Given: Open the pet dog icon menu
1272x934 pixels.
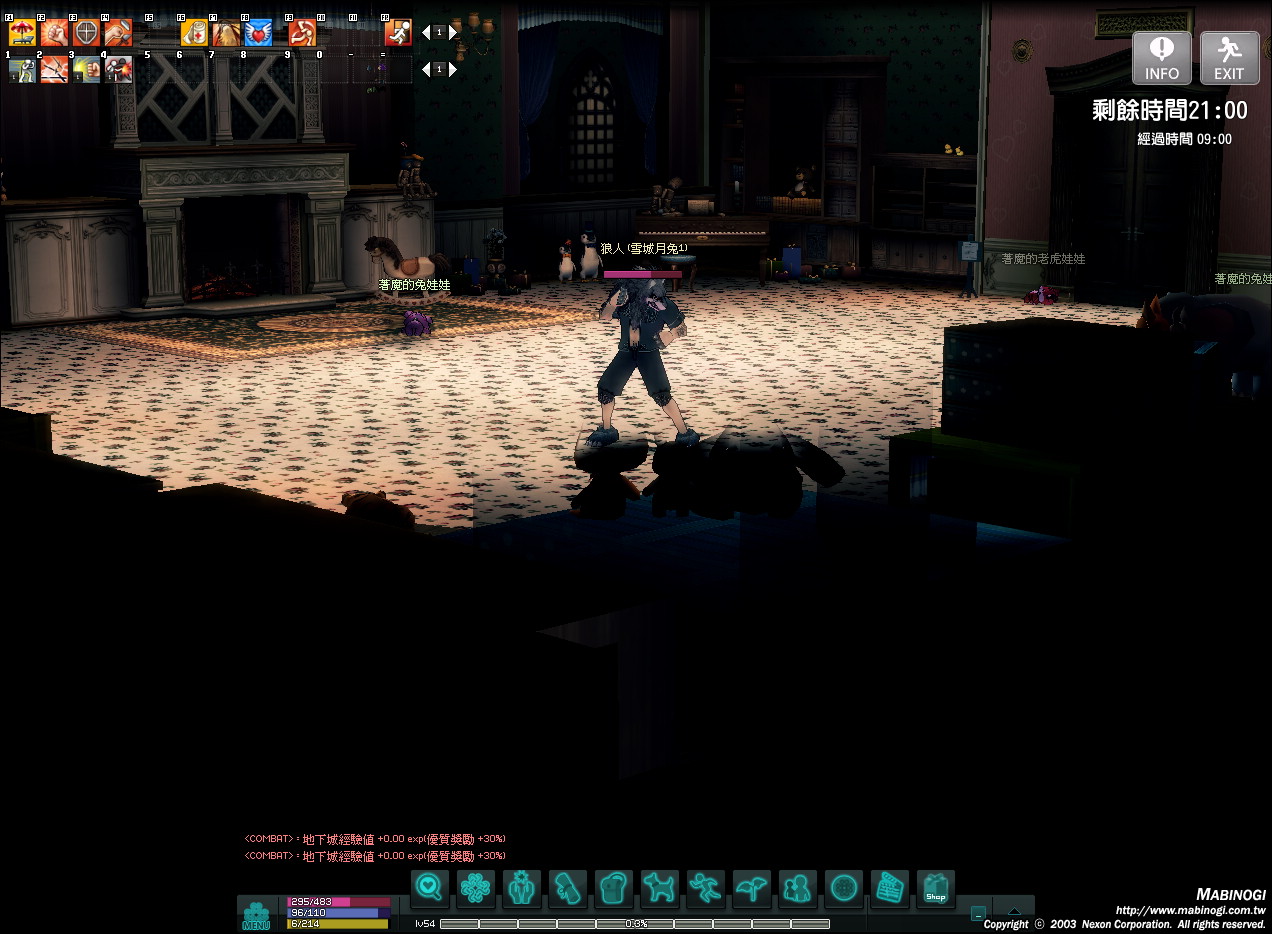Looking at the screenshot, I should pos(659,888).
